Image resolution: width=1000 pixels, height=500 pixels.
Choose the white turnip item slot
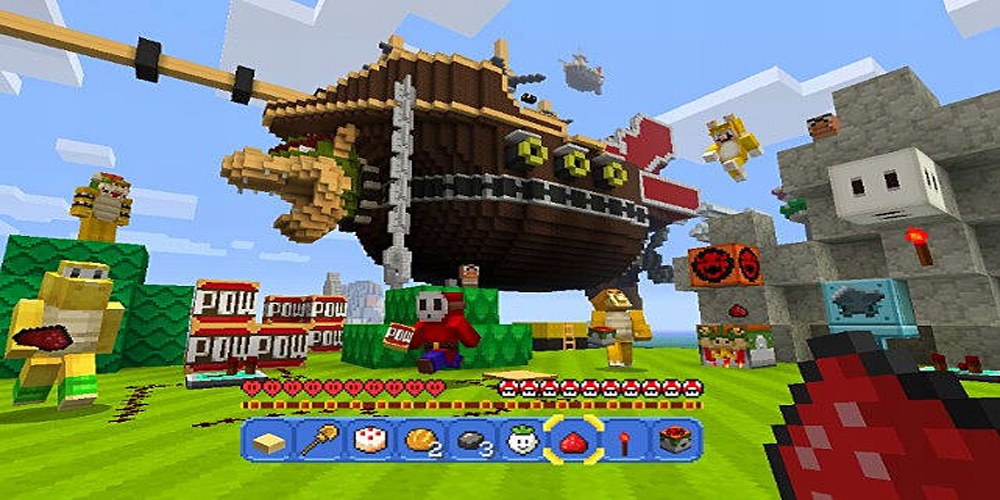[x=523, y=440]
